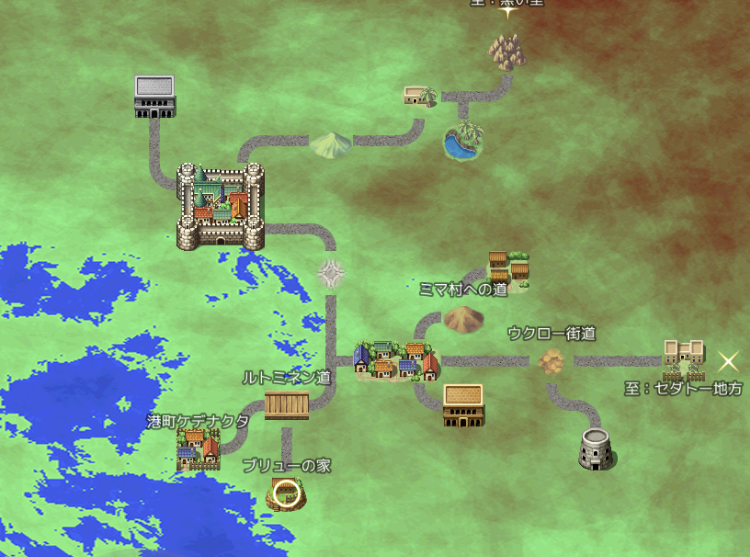Choose the yellow-roofed columned building

click(463, 405)
